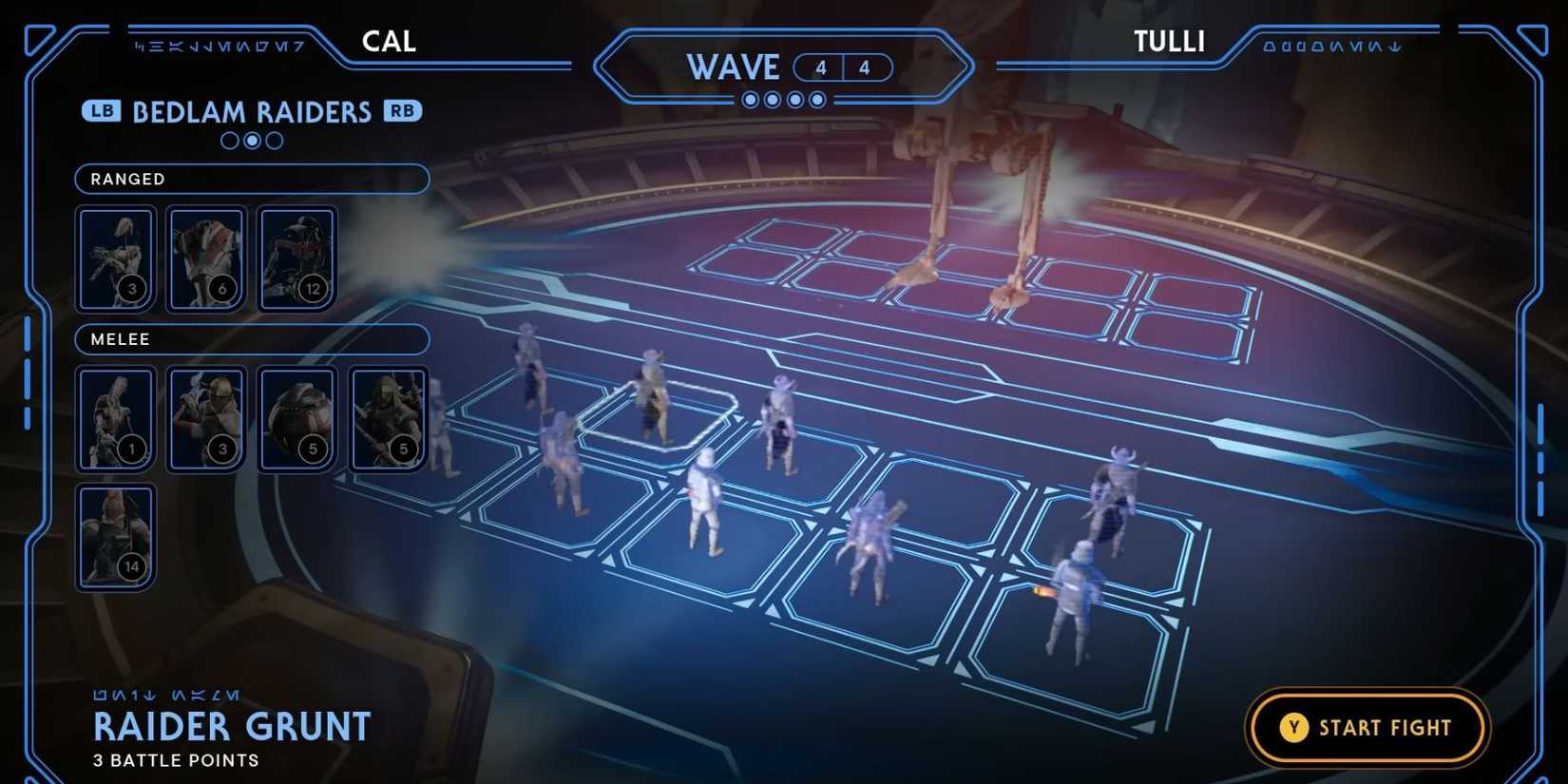
Task: Select the 1-cost melee droid unit
Action: (x=115, y=417)
